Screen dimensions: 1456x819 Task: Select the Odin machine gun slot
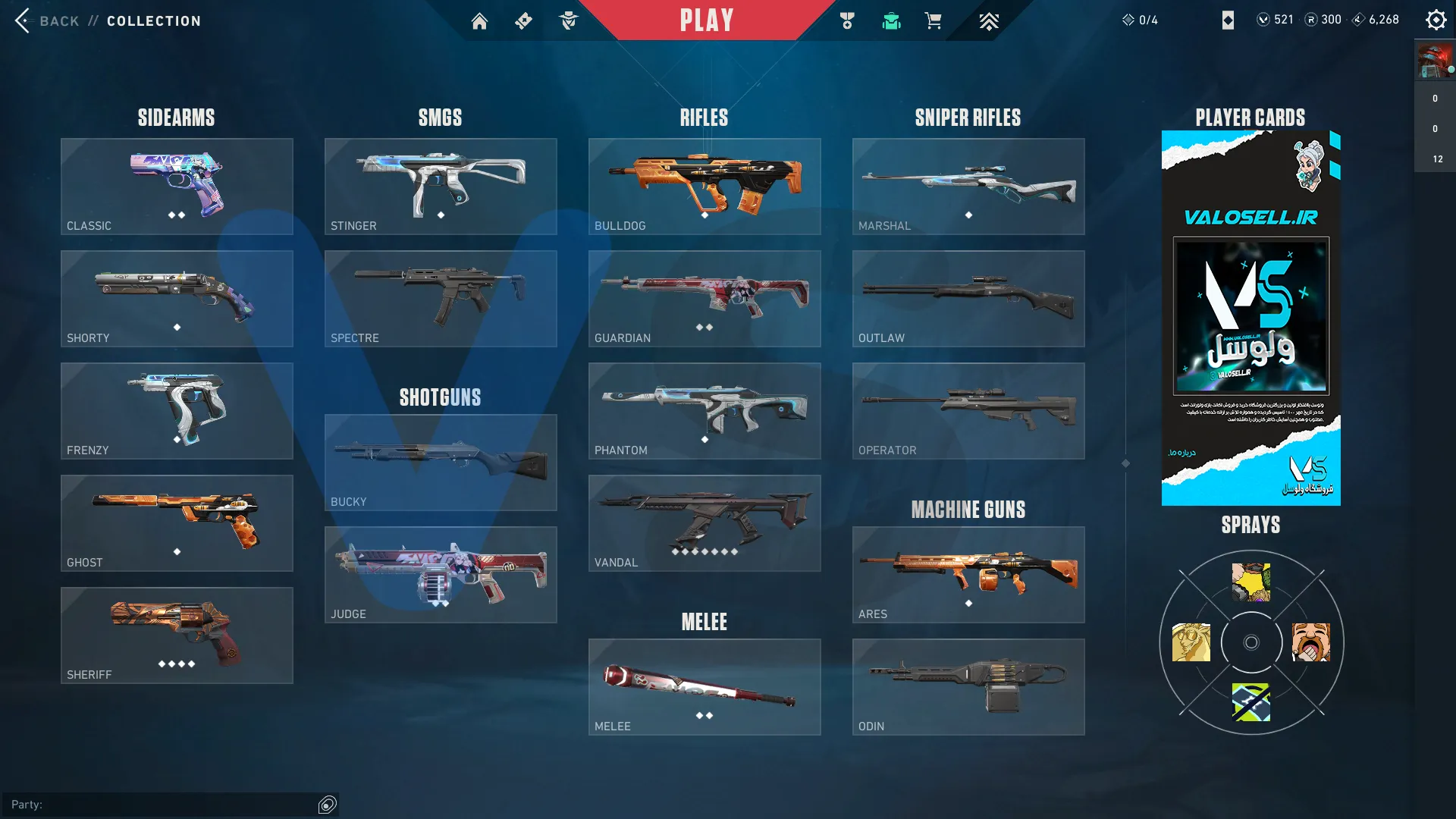[968, 687]
